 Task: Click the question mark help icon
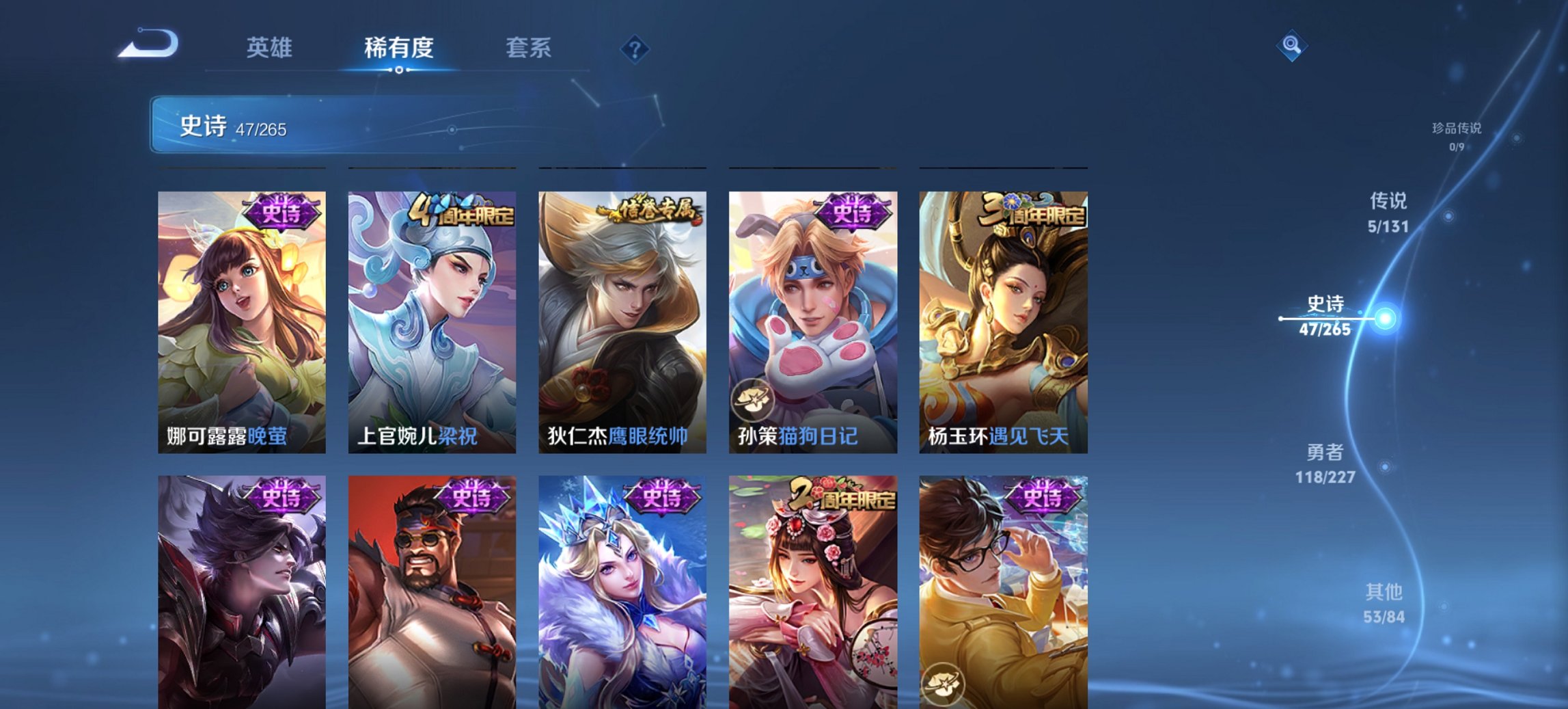point(635,47)
